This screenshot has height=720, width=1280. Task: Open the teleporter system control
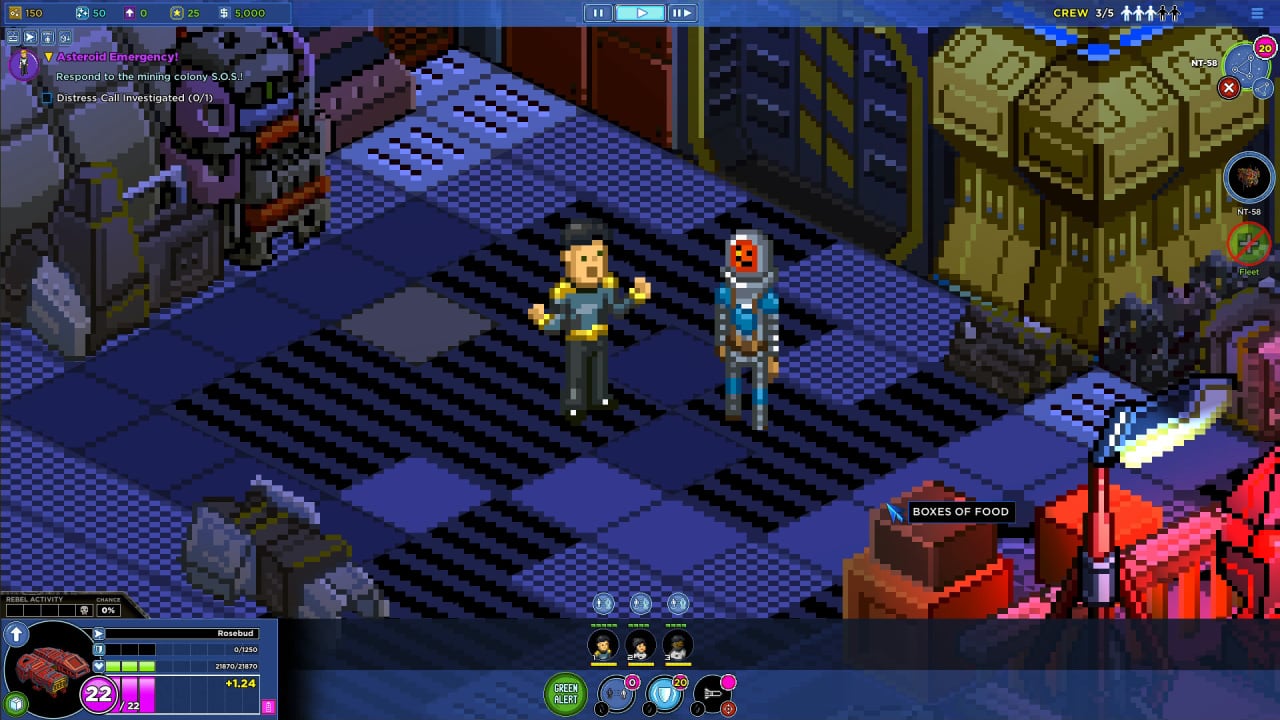pos(616,694)
